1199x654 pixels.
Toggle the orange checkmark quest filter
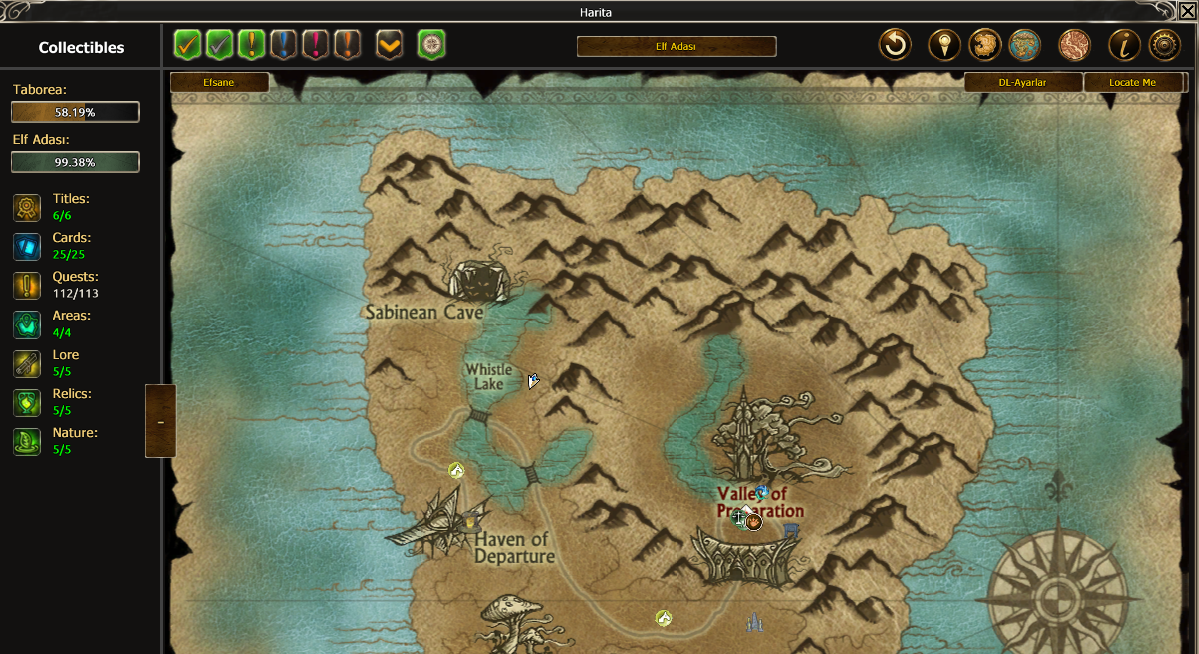pyautogui.click(x=187, y=45)
